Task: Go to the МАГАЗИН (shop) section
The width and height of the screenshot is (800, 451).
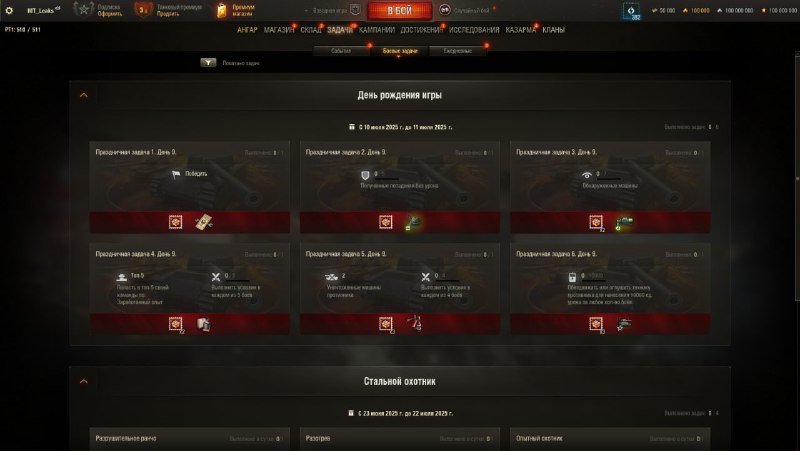Action: [x=279, y=30]
